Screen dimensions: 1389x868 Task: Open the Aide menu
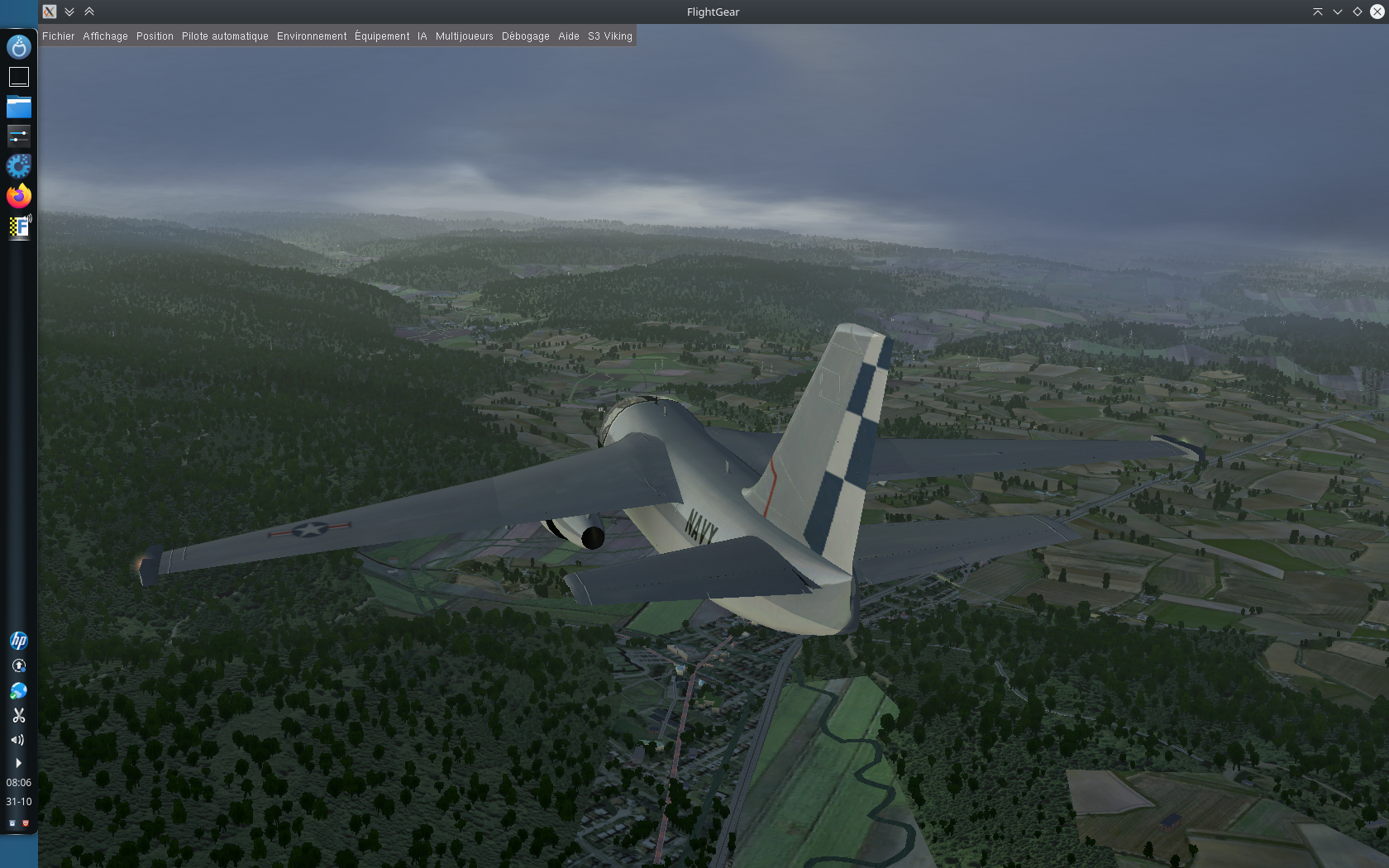[x=568, y=36]
